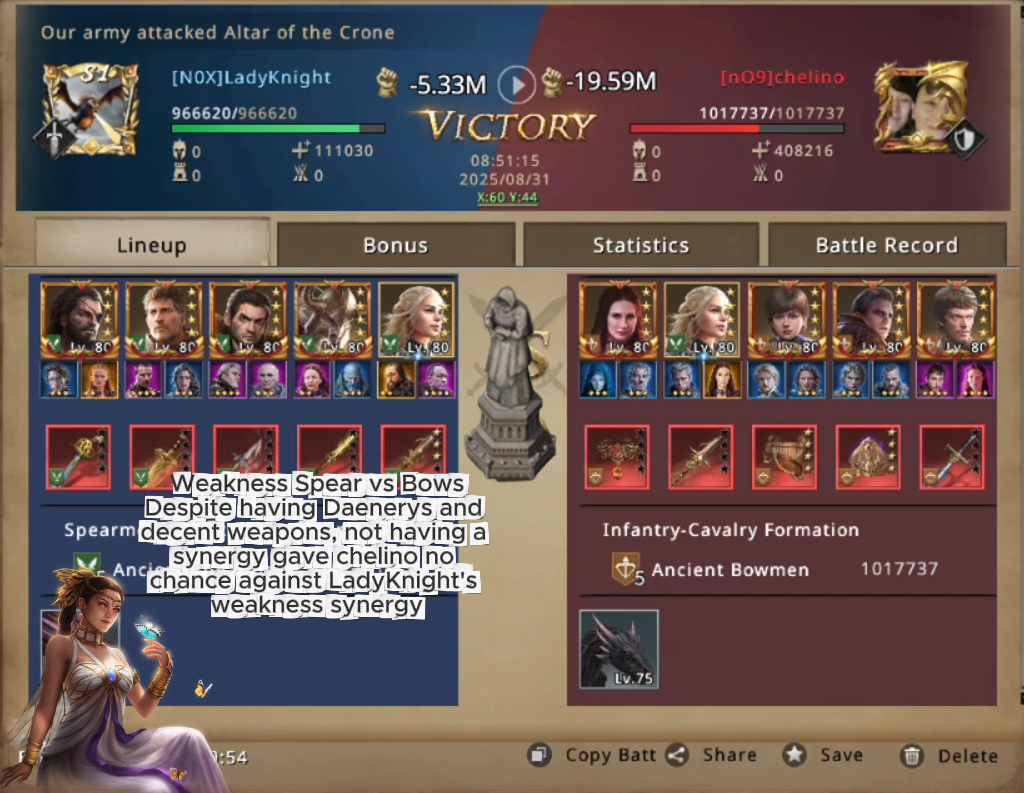Inspect the enemy harp weapon slot
Screen dimensions: 1024x793
click(x=784, y=457)
